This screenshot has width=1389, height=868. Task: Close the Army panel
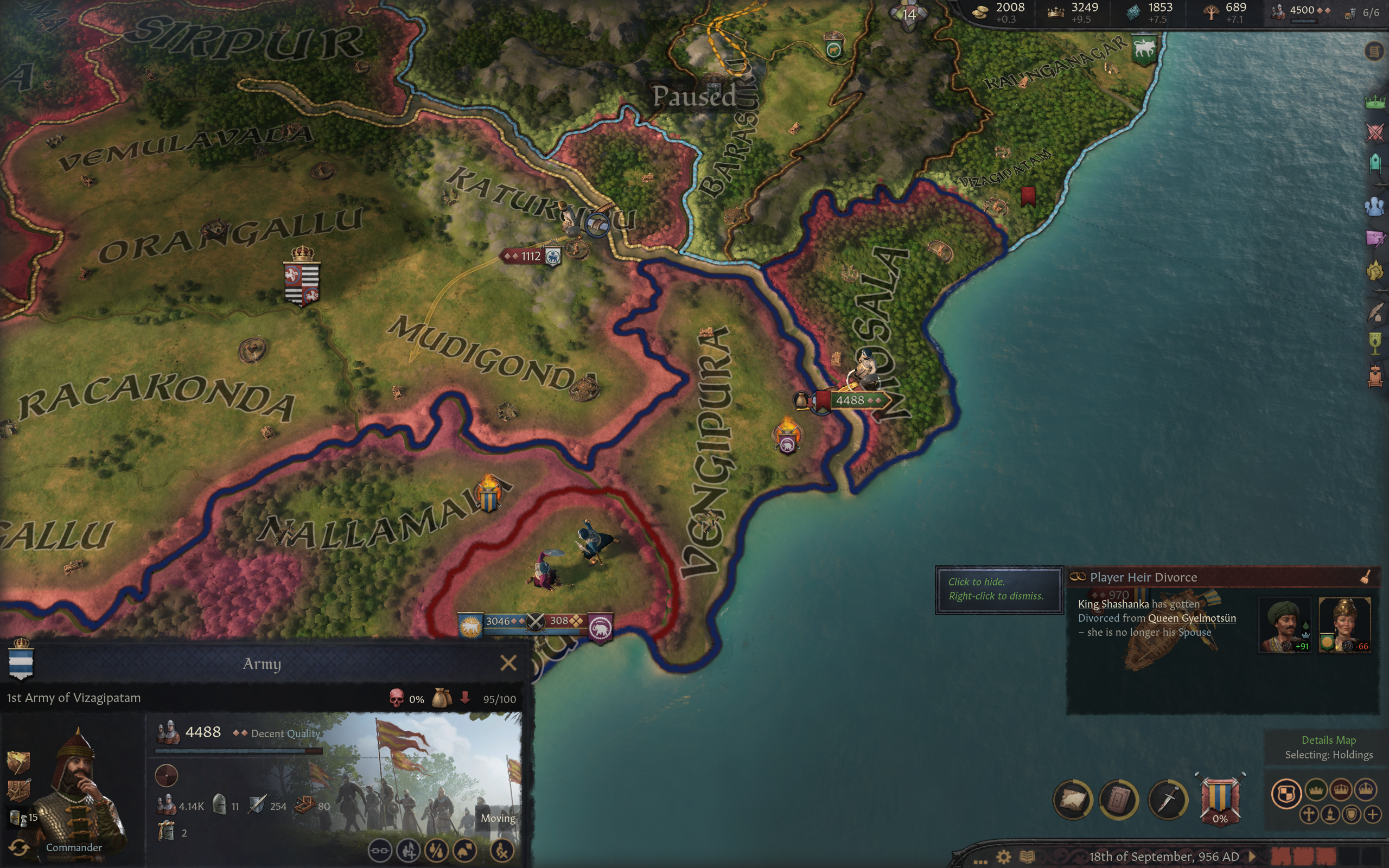(508, 663)
